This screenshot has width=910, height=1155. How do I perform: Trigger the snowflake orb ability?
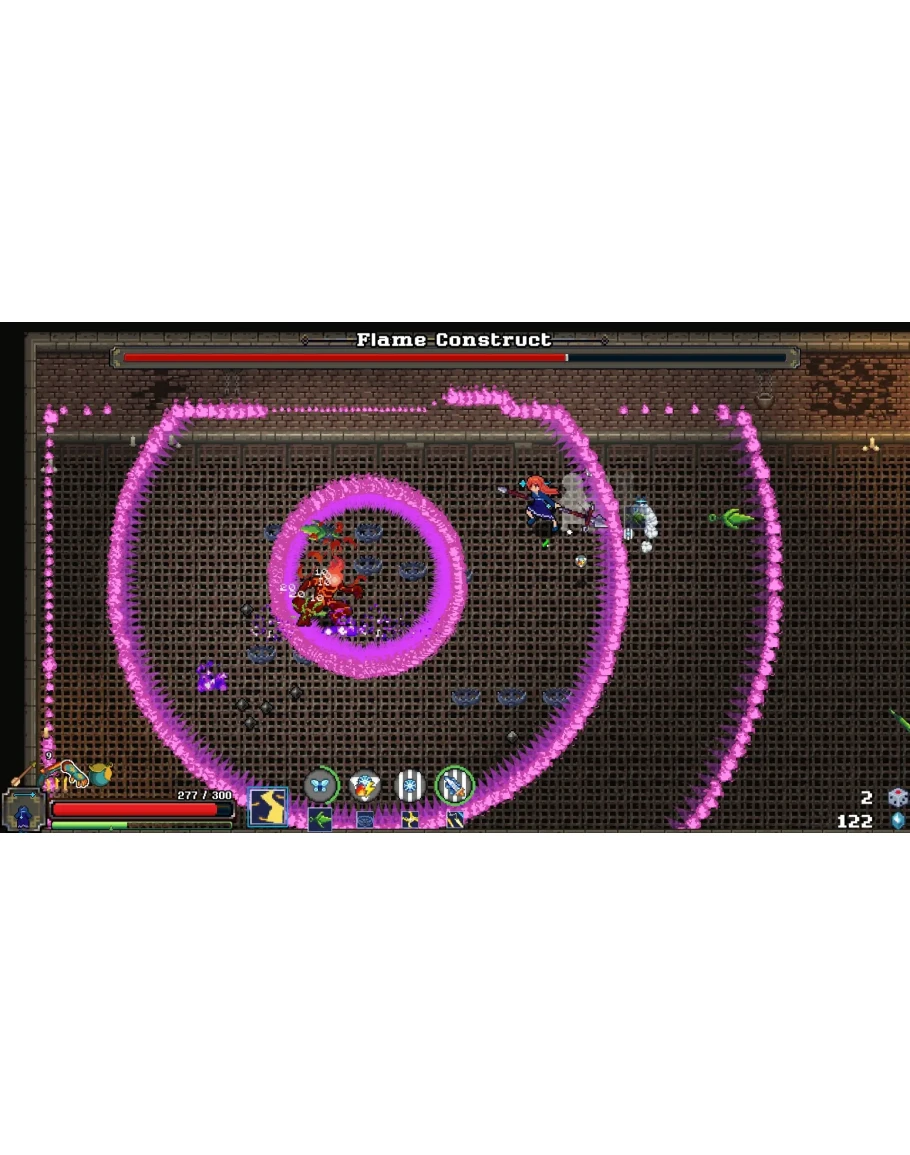[410, 786]
